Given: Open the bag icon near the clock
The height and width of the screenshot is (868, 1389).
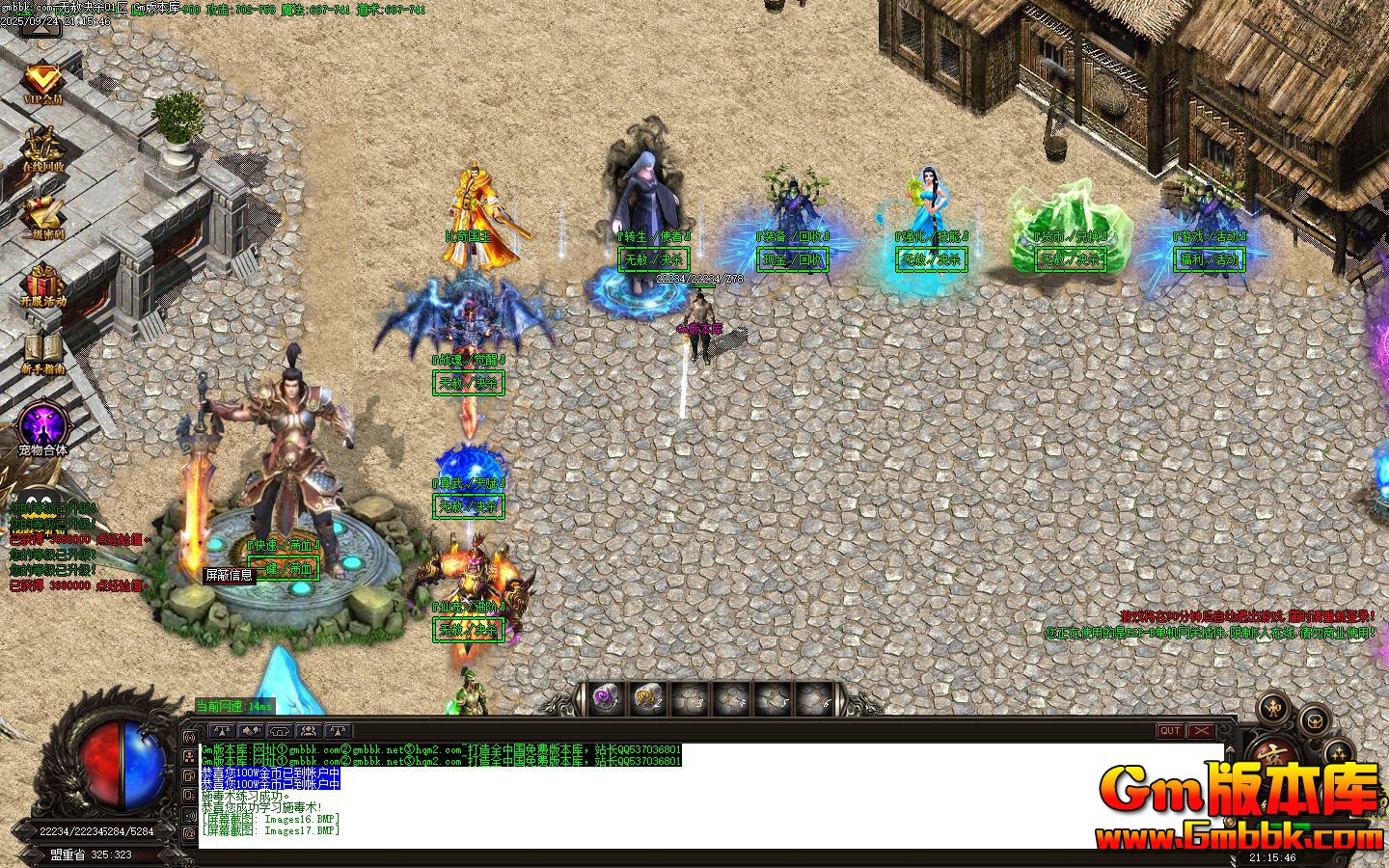Looking at the screenshot, I should [x=1315, y=721].
